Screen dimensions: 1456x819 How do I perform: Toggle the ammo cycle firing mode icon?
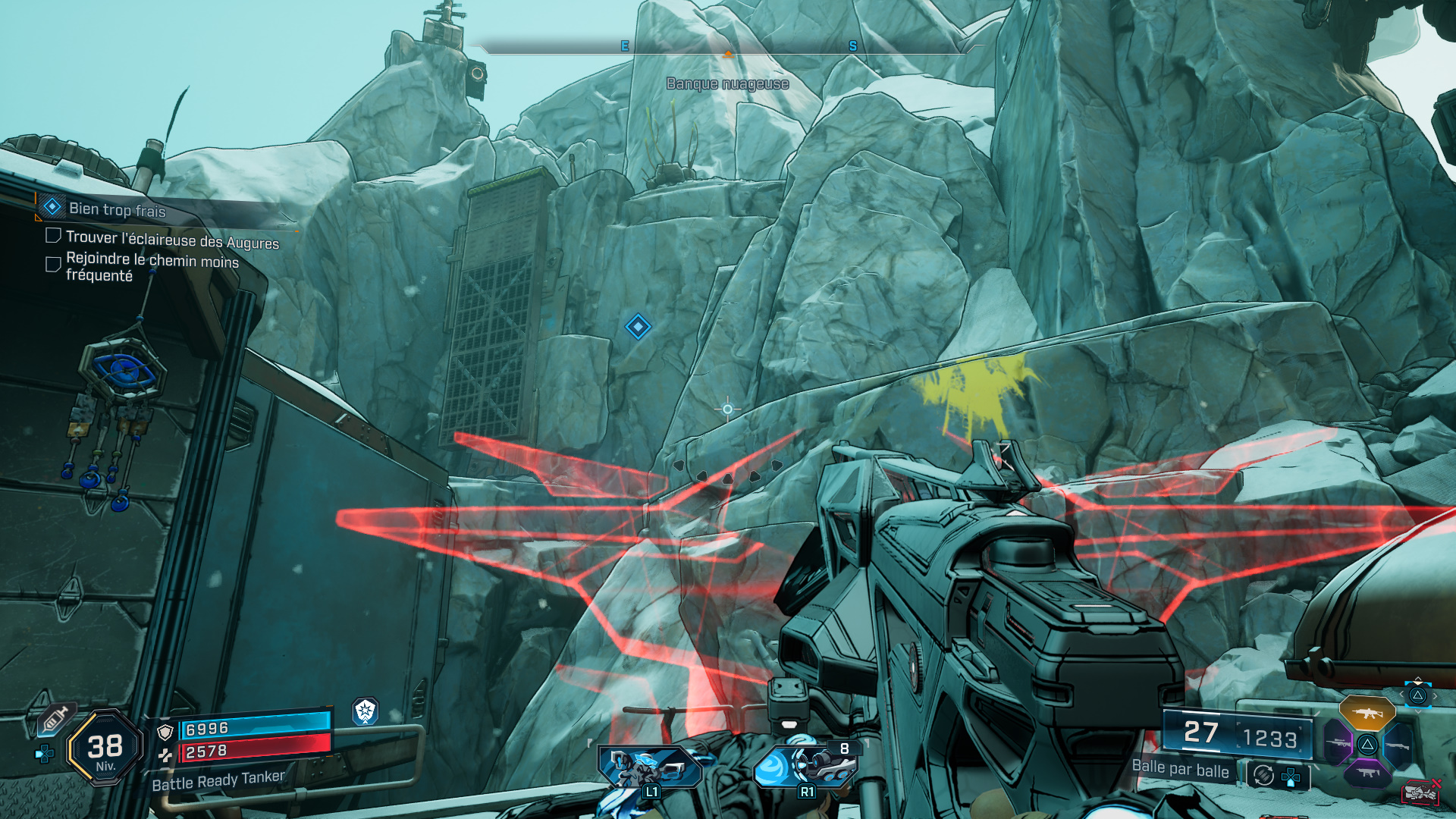[x=1263, y=775]
